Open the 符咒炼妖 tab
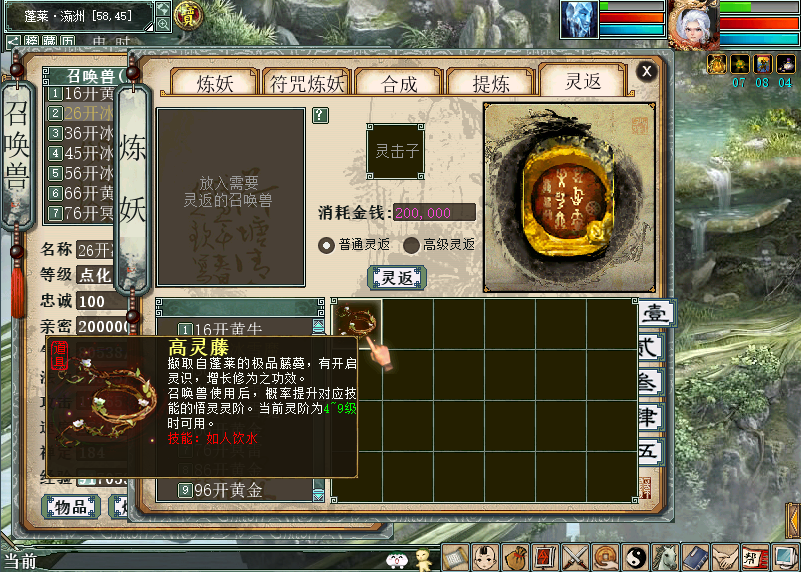Image resolution: width=801 pixels, height=572 pixels. click(x=307, y=83)
